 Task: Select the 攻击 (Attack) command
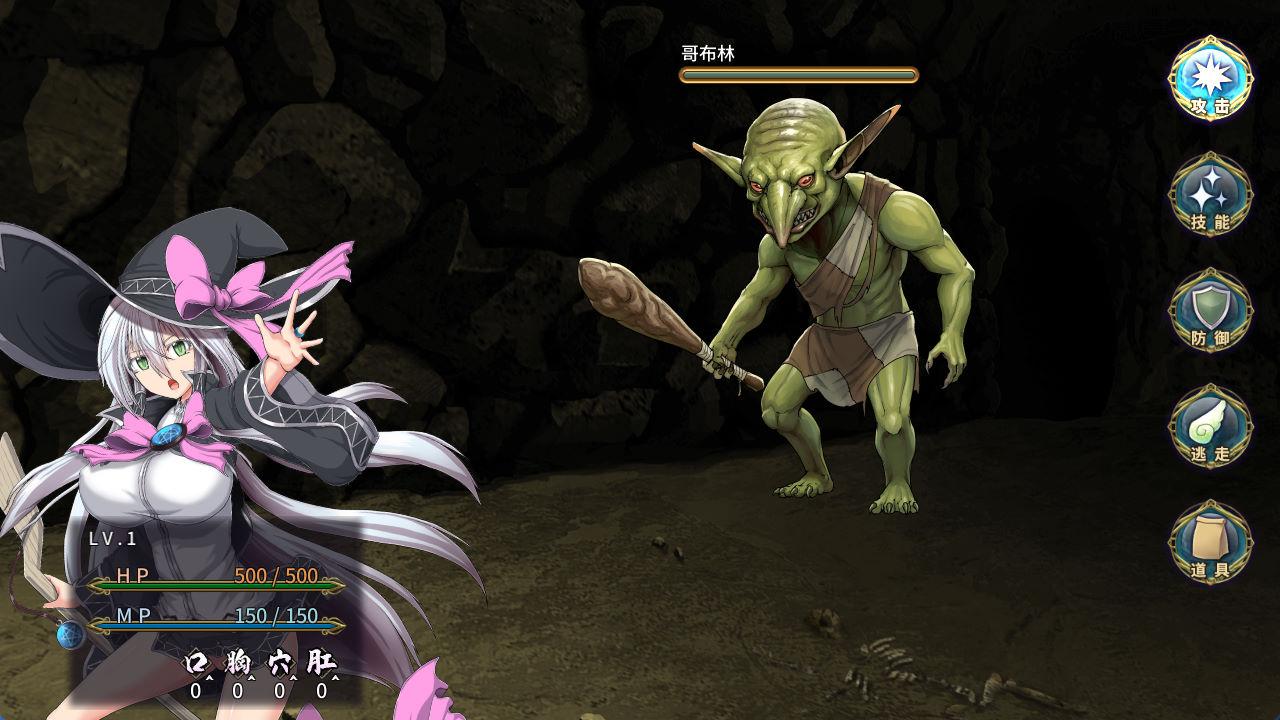[1210, 79]
